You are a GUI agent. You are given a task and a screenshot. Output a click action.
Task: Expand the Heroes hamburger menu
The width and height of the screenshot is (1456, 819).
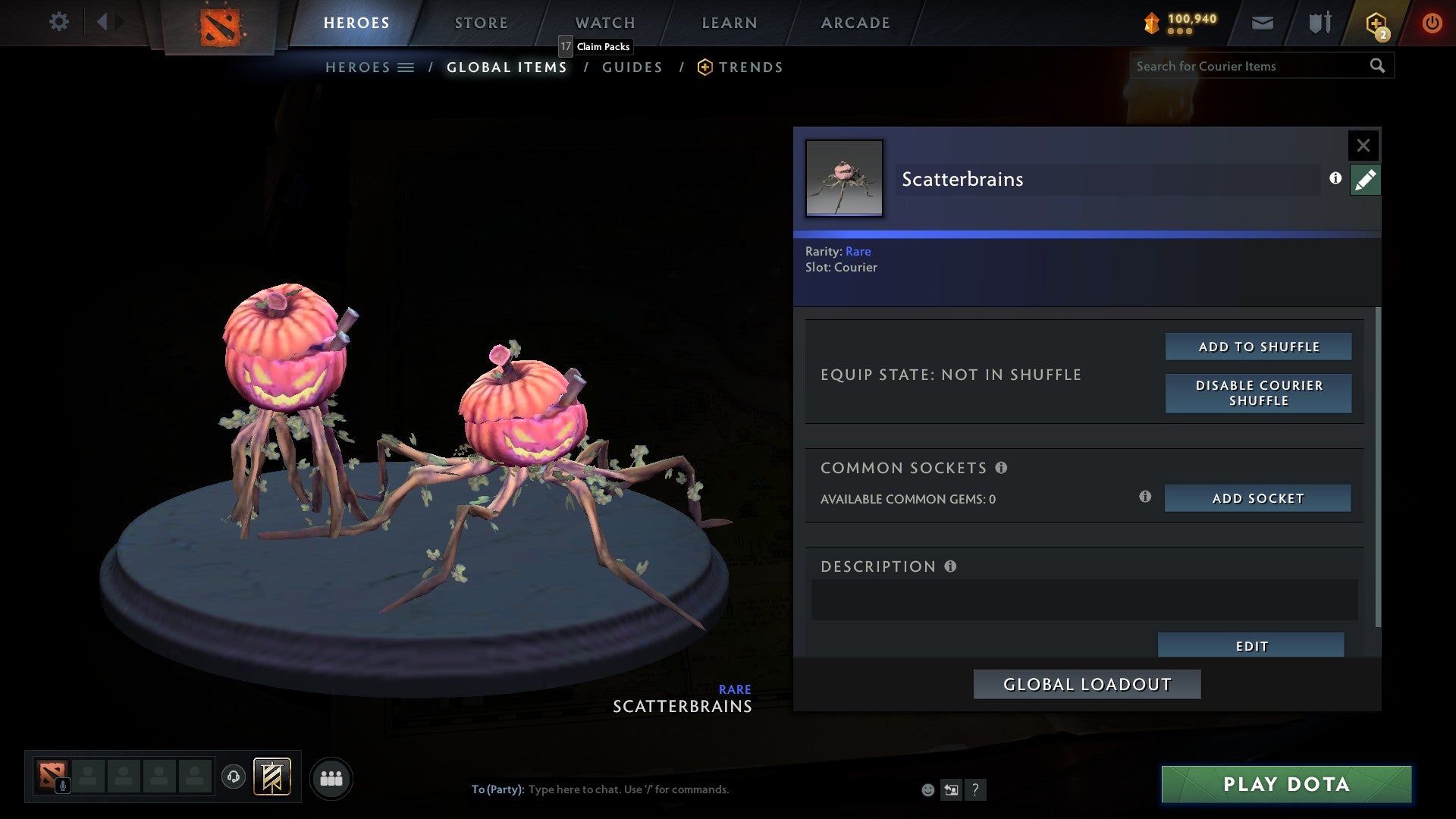click(x=406, y=67)
